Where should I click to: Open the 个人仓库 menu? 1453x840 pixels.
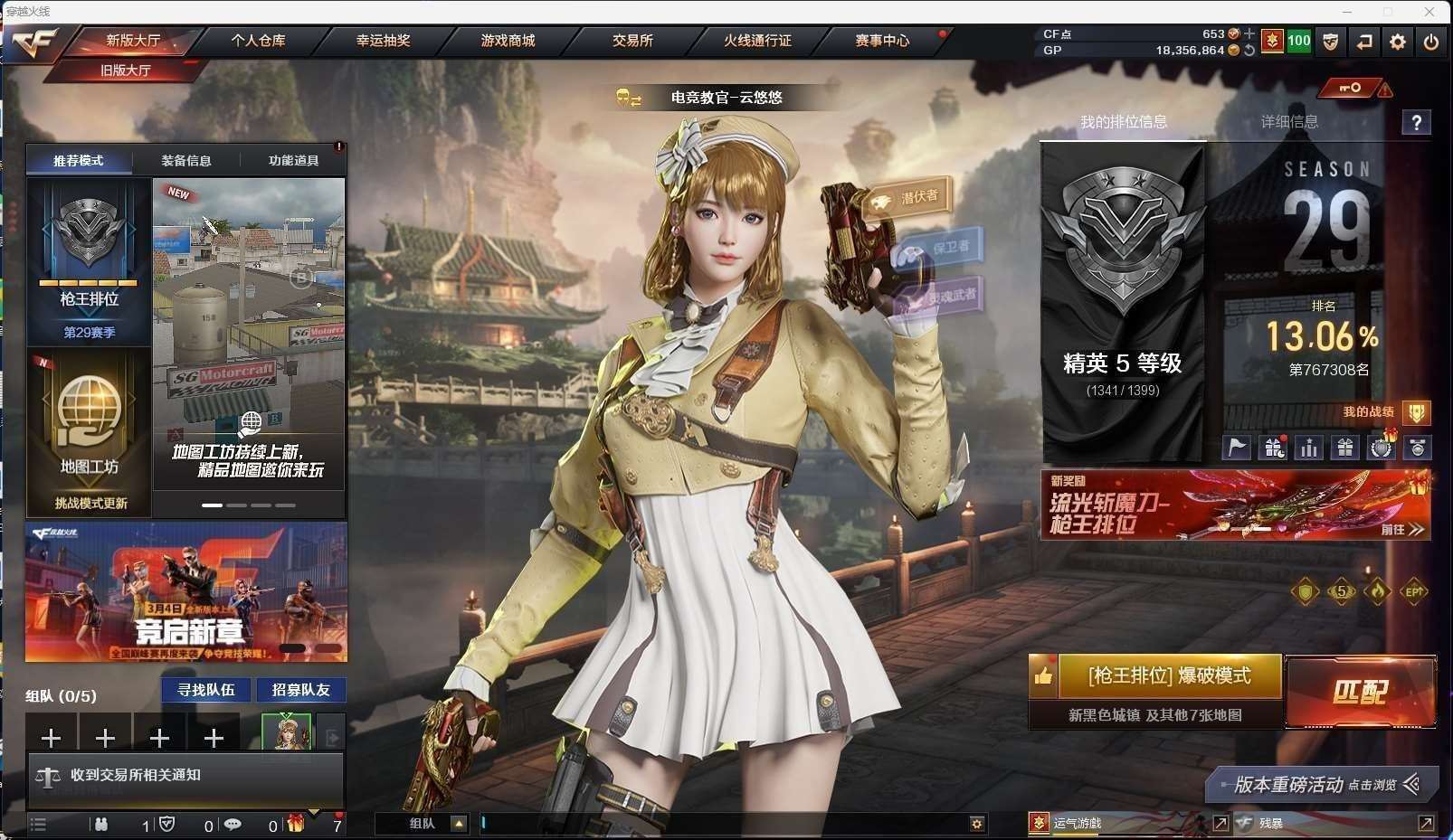[x=258, y=41]
